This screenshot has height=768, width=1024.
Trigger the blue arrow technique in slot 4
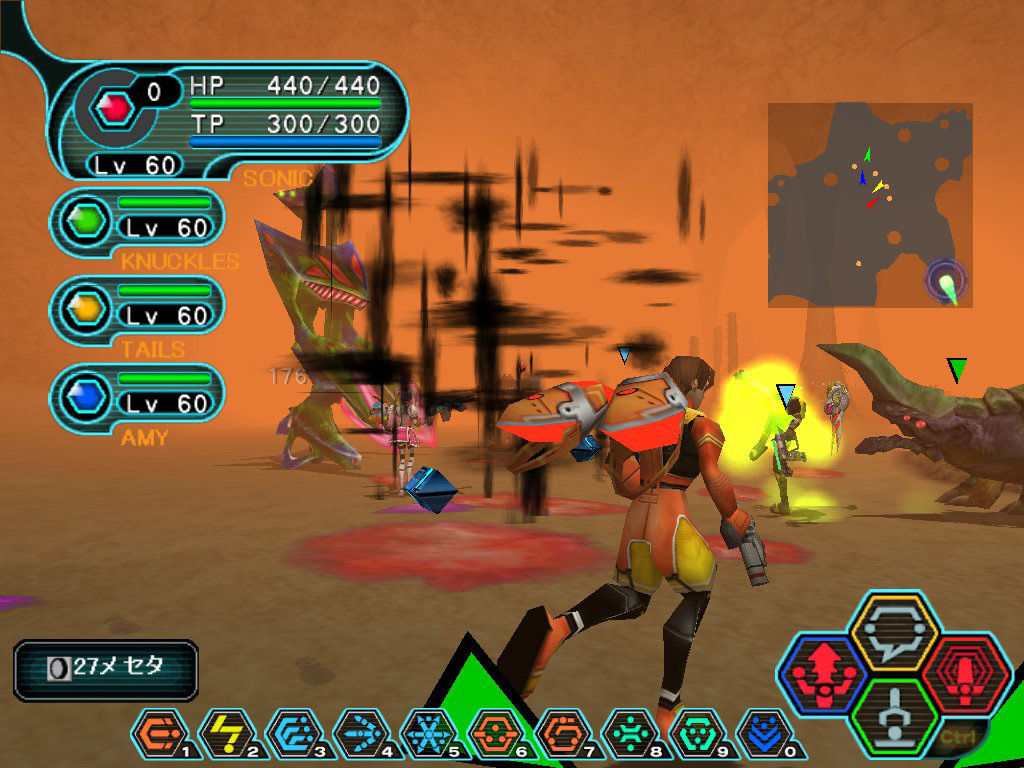(x=358, y=734)
